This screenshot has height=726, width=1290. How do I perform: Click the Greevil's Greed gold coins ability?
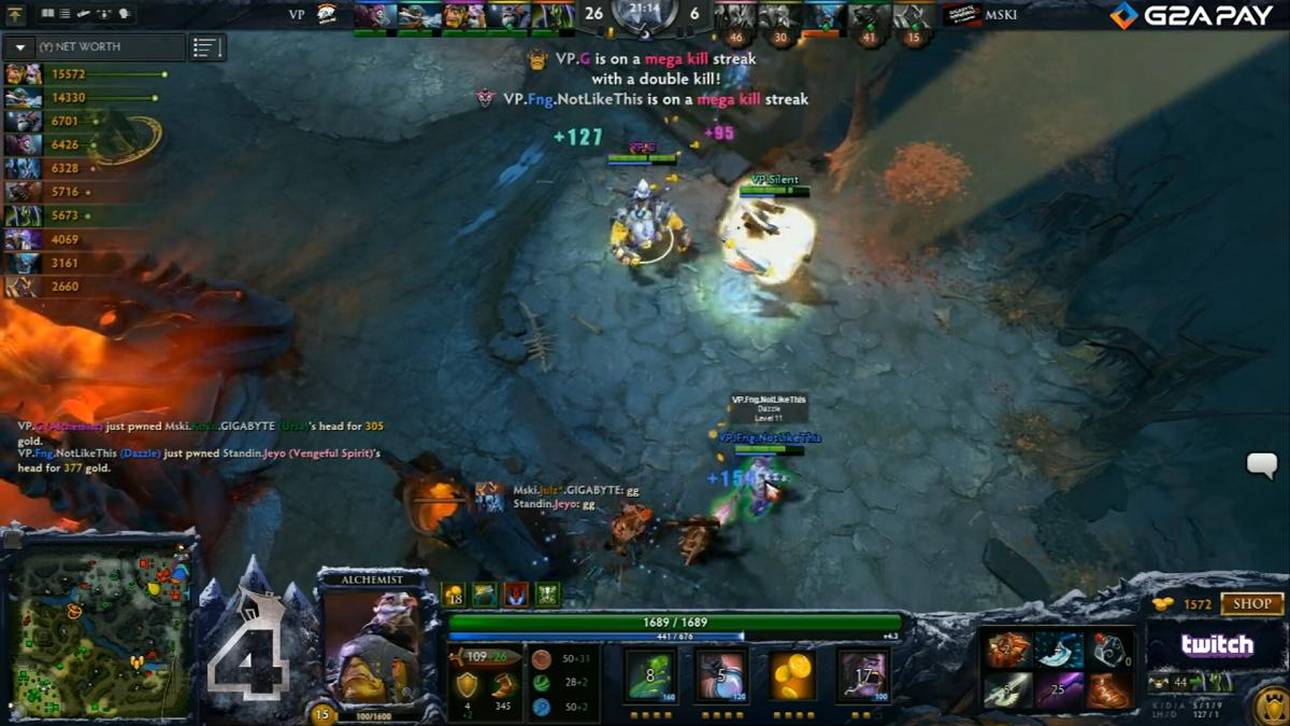[x=791, y=675]
